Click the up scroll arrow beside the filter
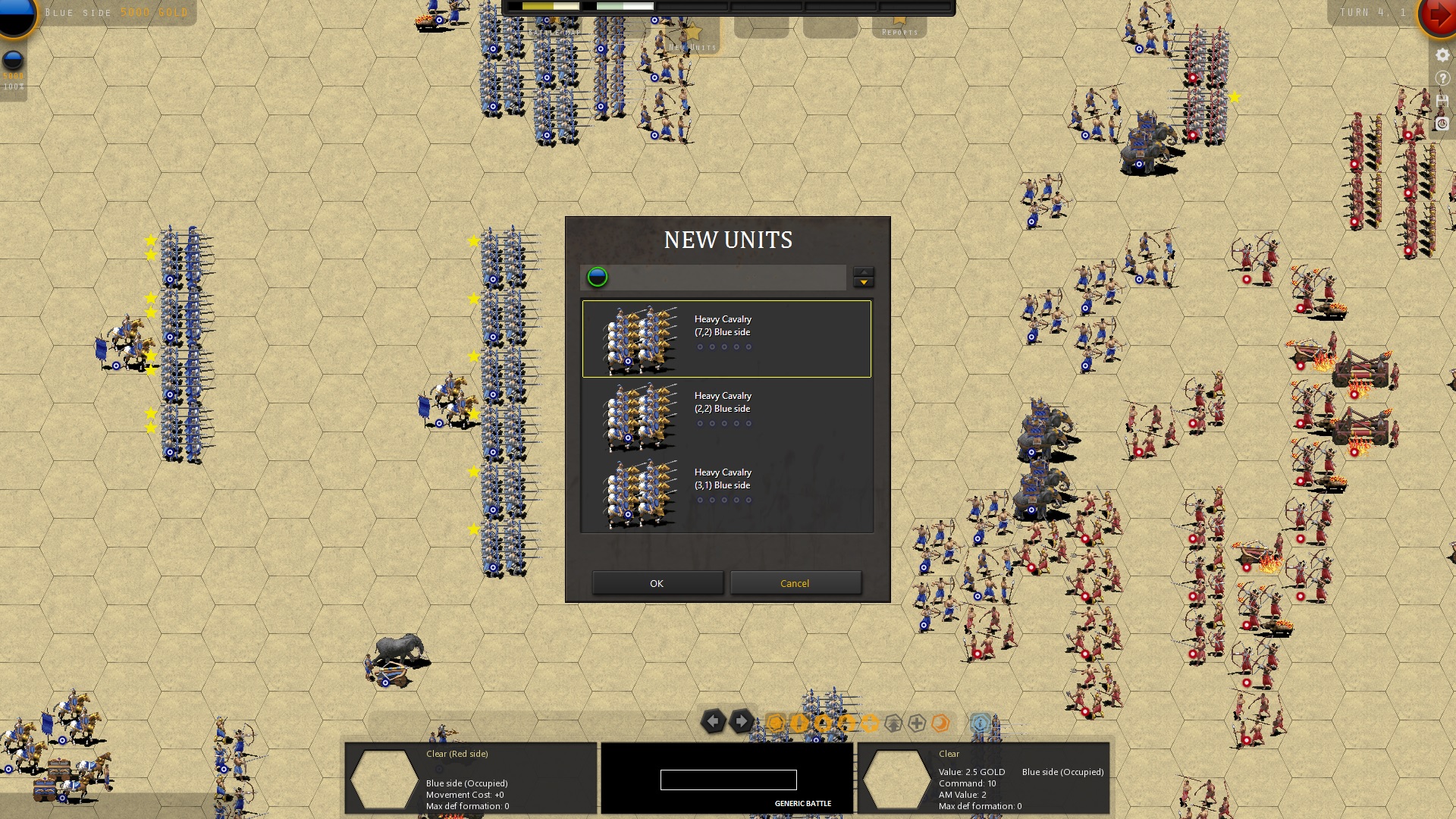 click(863, 272)
